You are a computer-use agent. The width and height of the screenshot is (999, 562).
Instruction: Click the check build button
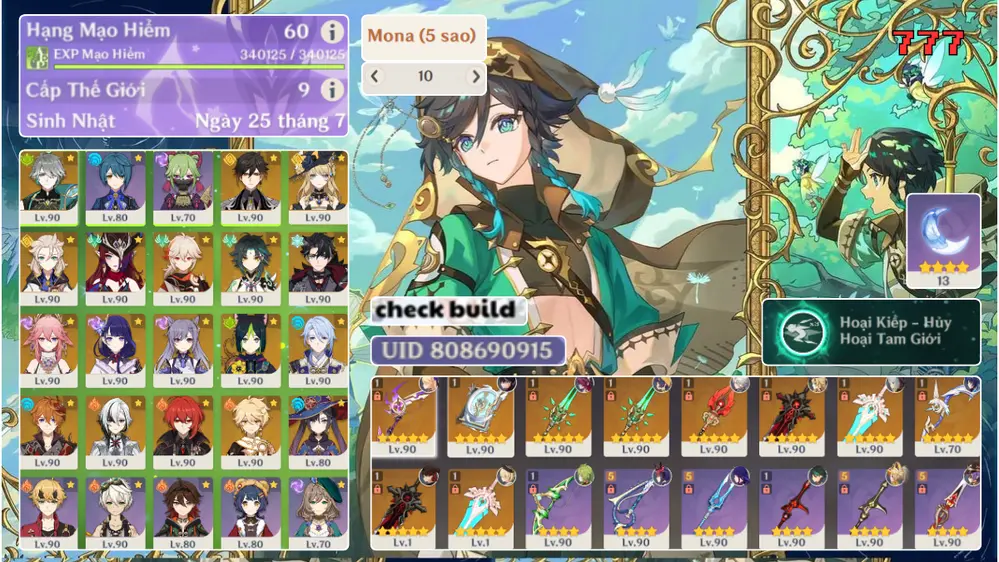click(x=446, y=310)
